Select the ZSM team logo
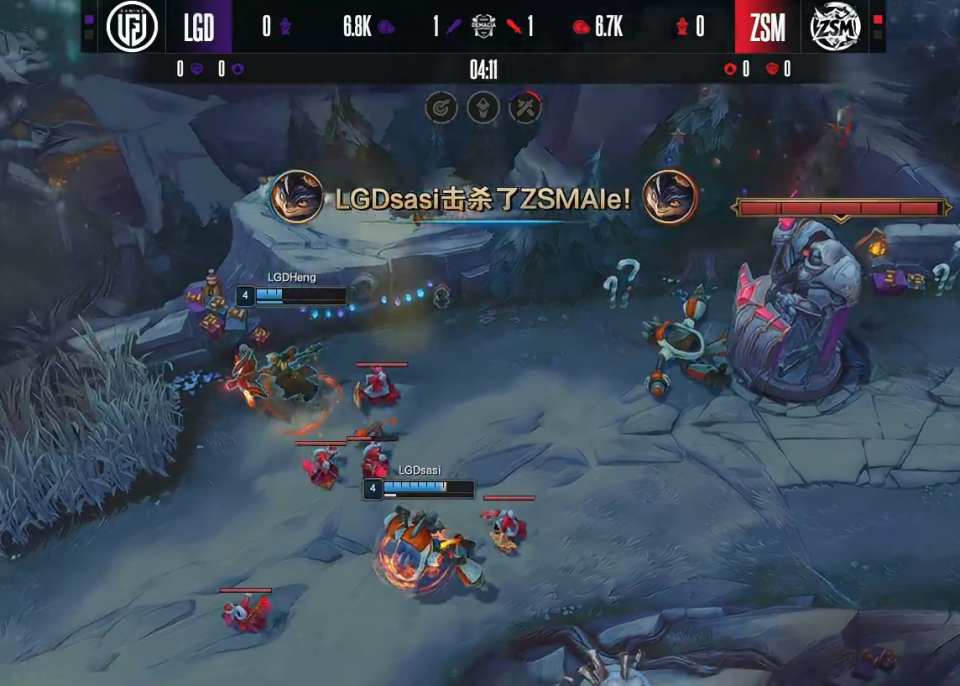The width and height of the screenshot is (960, 686). 835,27
